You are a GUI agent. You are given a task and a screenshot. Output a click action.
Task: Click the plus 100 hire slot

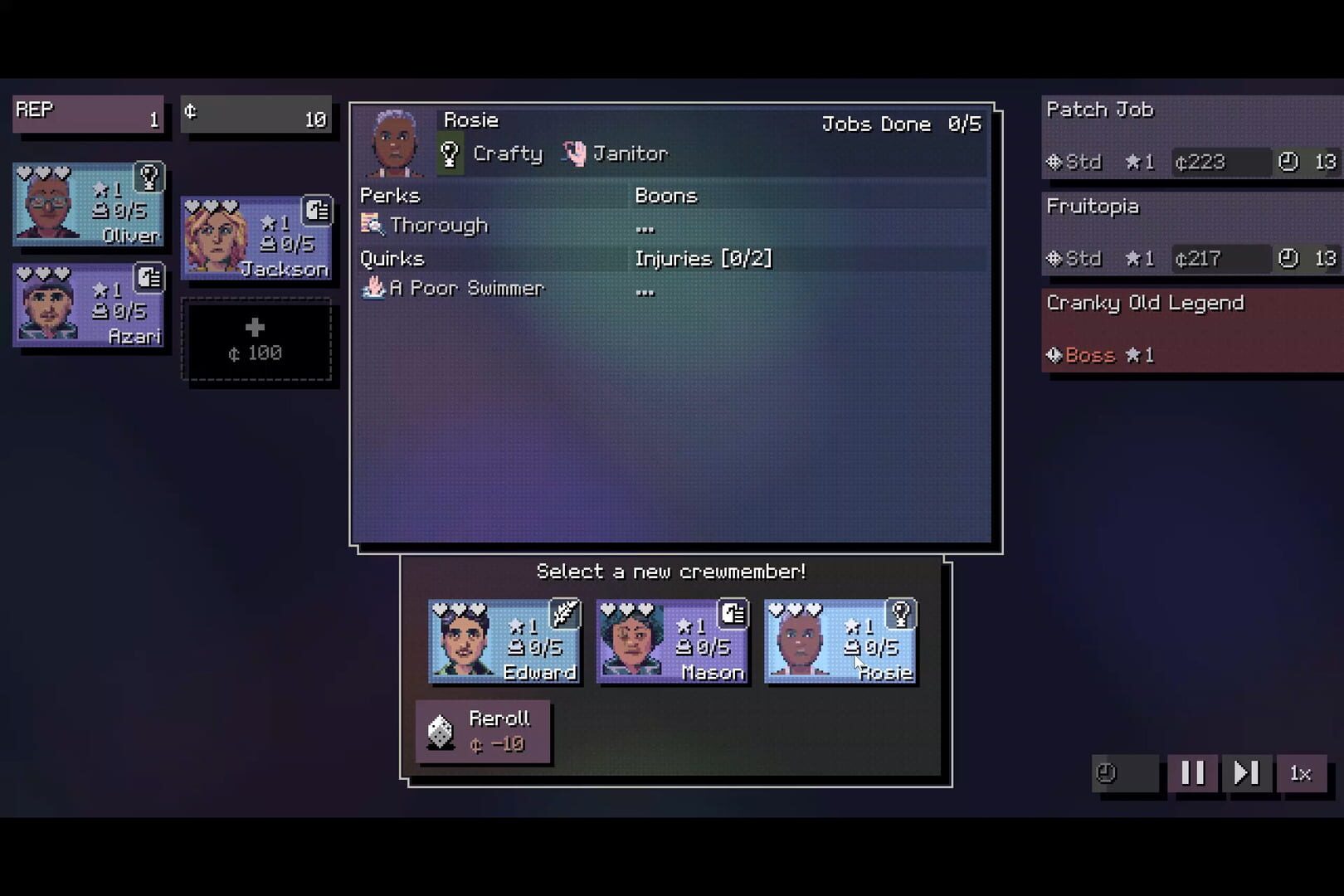tap(257, 338)
